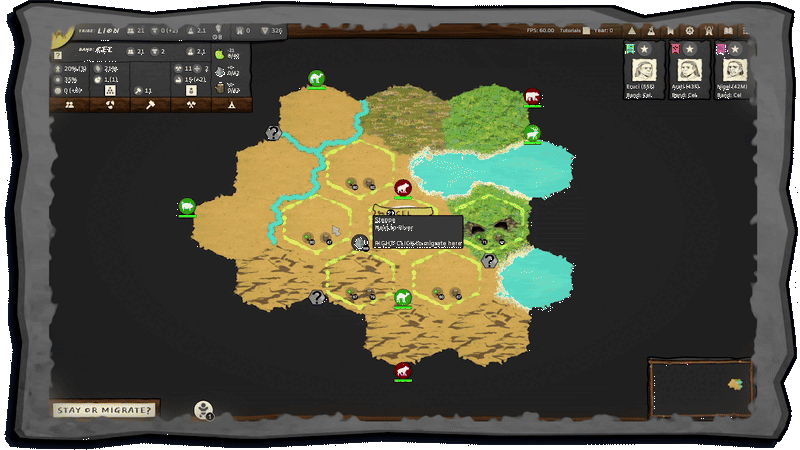Switch to the tent camp tab
The height and width of the screenshot is (450, 800).
[231, 104]
